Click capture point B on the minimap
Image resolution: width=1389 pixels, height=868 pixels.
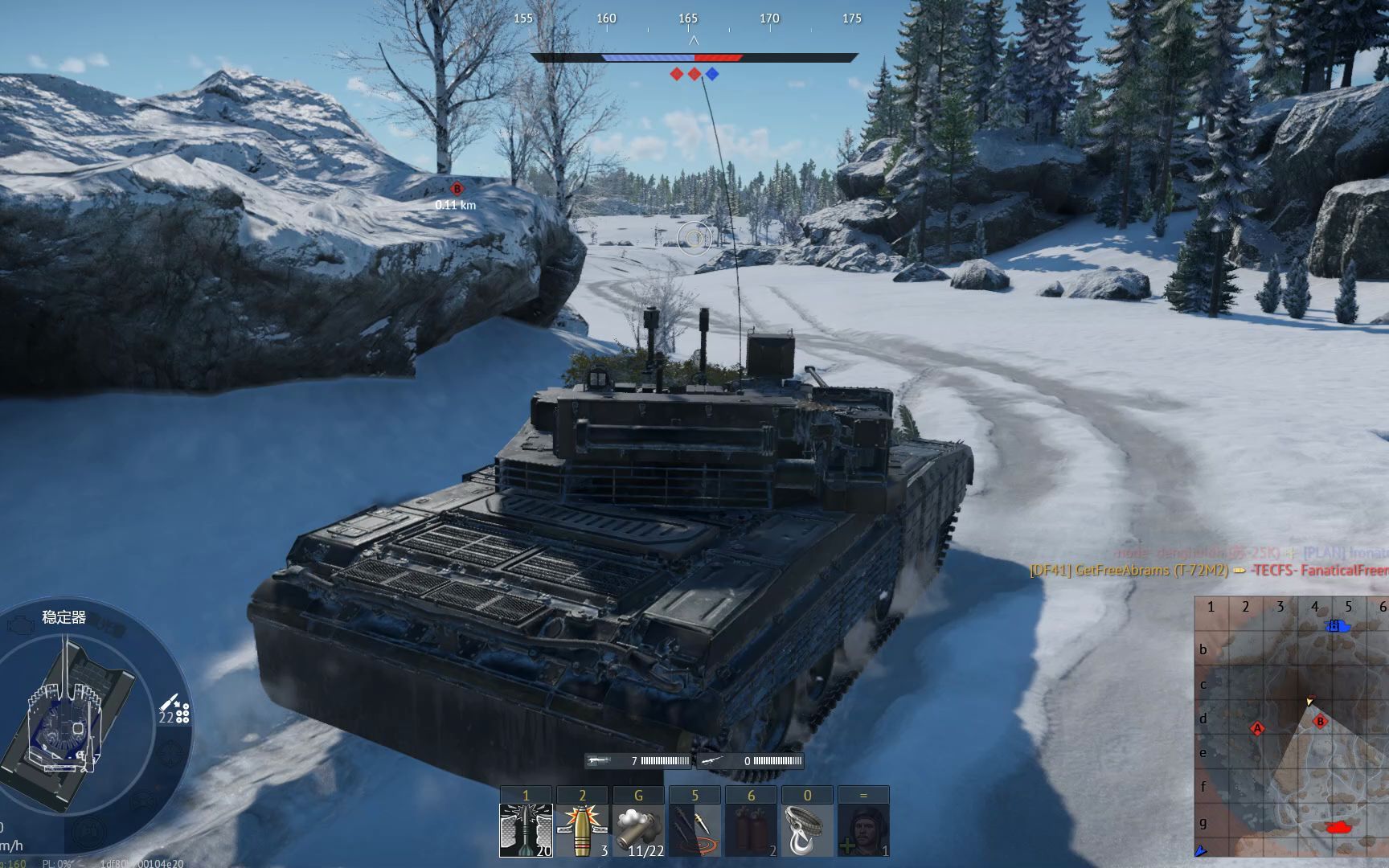click(x=1319, y=722)
